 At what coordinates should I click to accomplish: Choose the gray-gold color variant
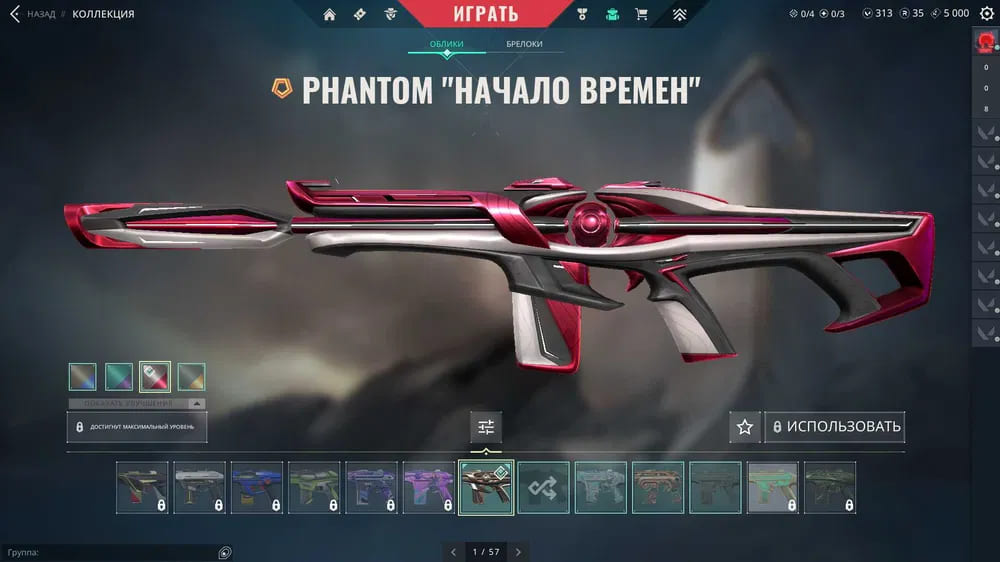pos(191,377)
